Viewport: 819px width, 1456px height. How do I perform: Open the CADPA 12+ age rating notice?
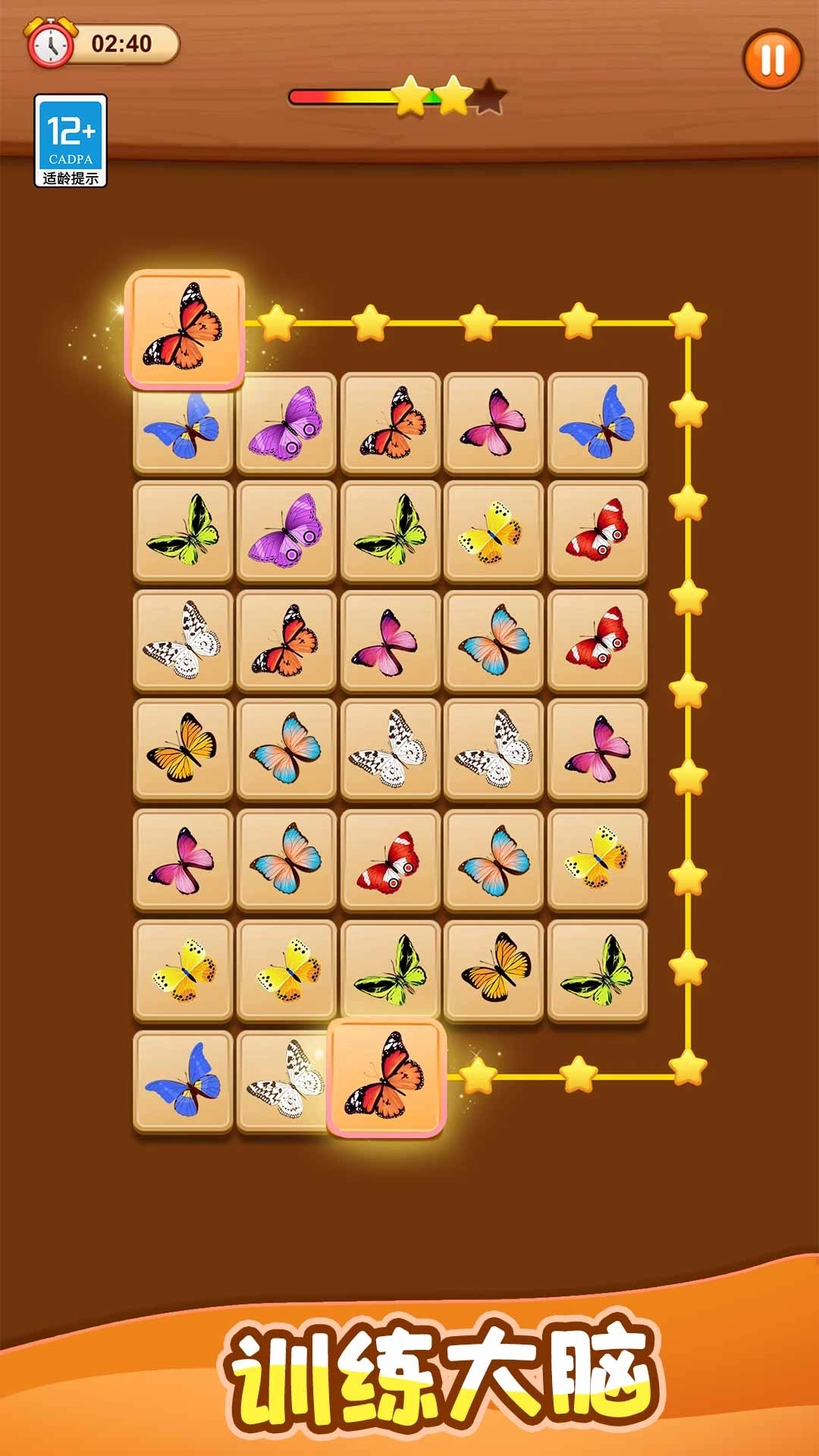(71, 140)
